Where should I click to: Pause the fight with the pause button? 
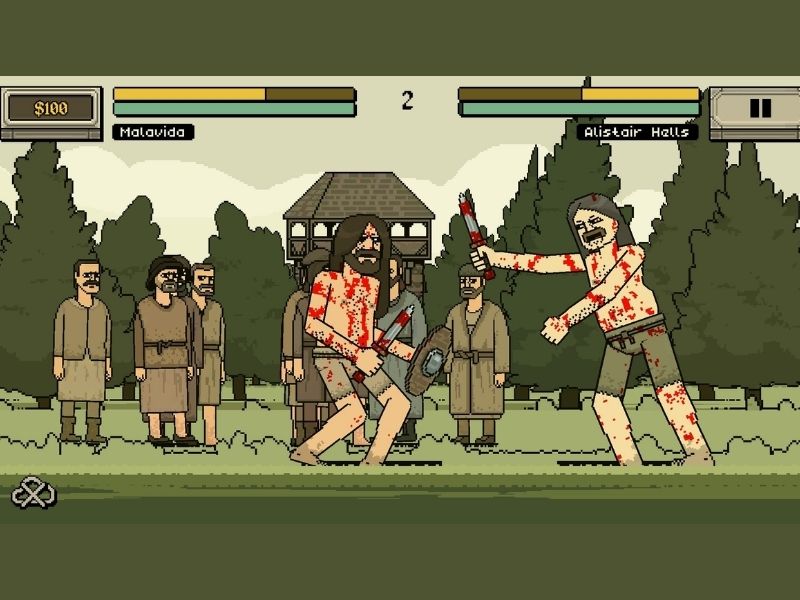coord(759,109)
